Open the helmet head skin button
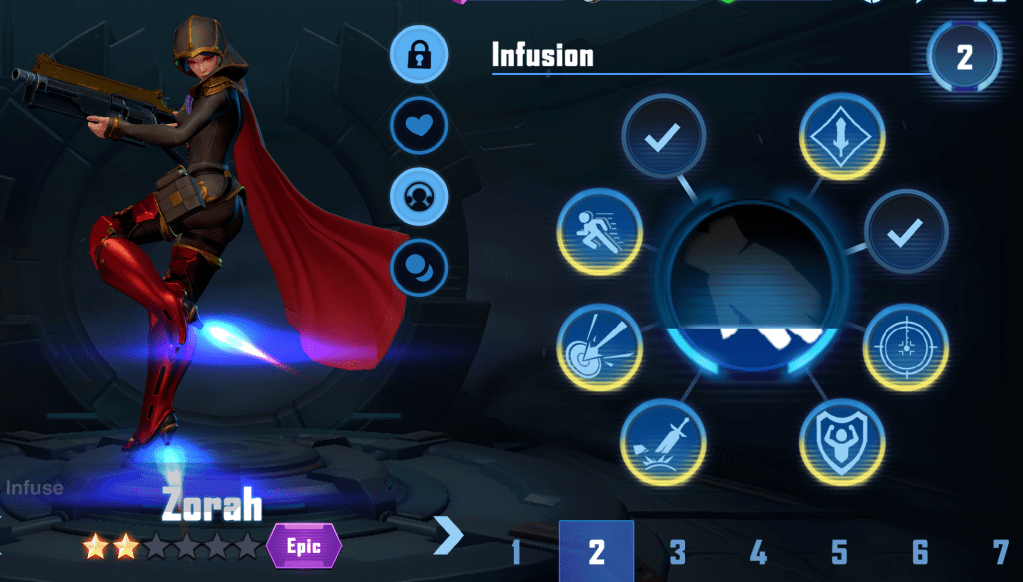This screenshot has height=582, width=1023. 418,196
